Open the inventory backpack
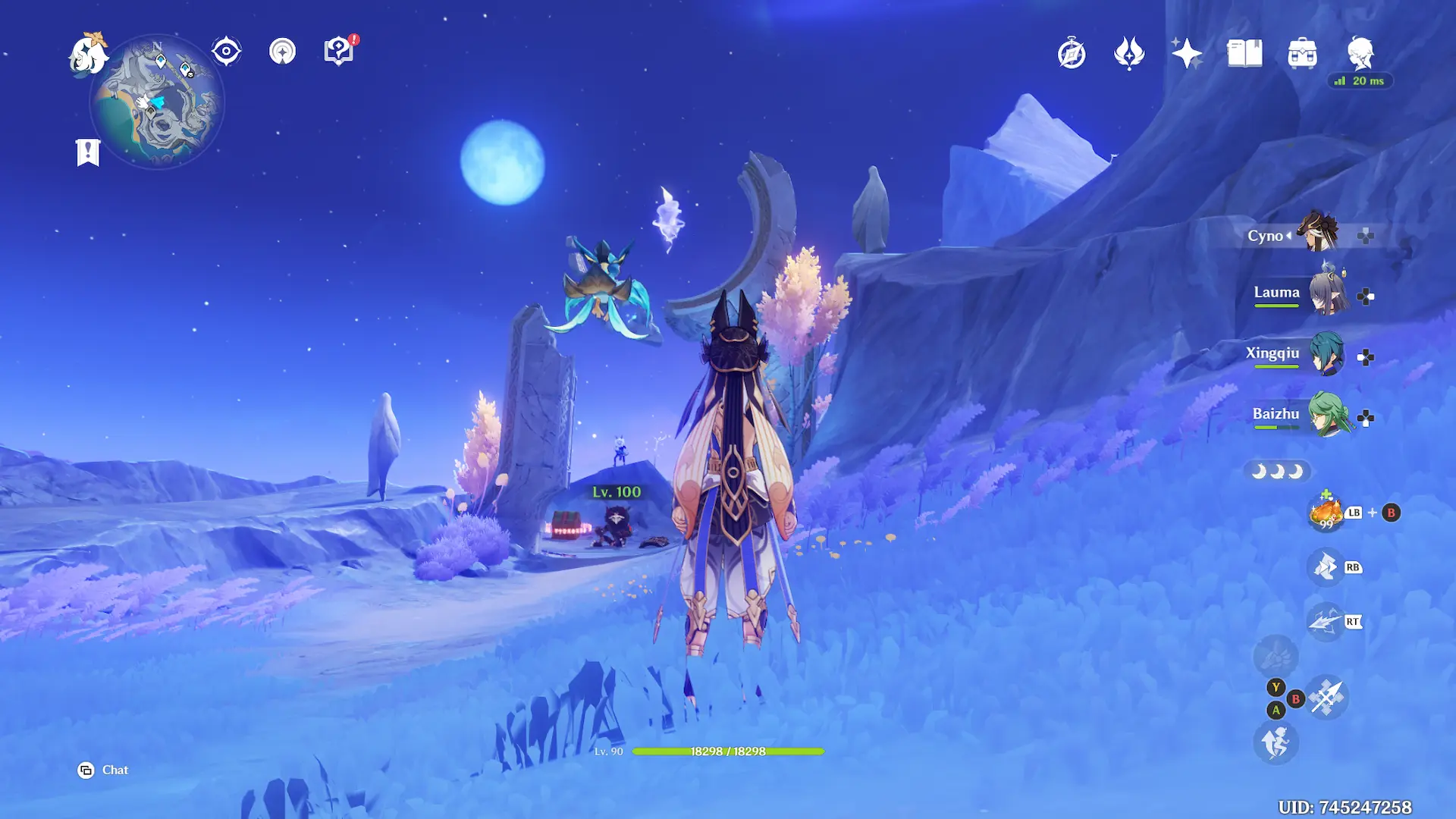The image size is (1456, 819). pyautogui.click(x=1302, y=54)
